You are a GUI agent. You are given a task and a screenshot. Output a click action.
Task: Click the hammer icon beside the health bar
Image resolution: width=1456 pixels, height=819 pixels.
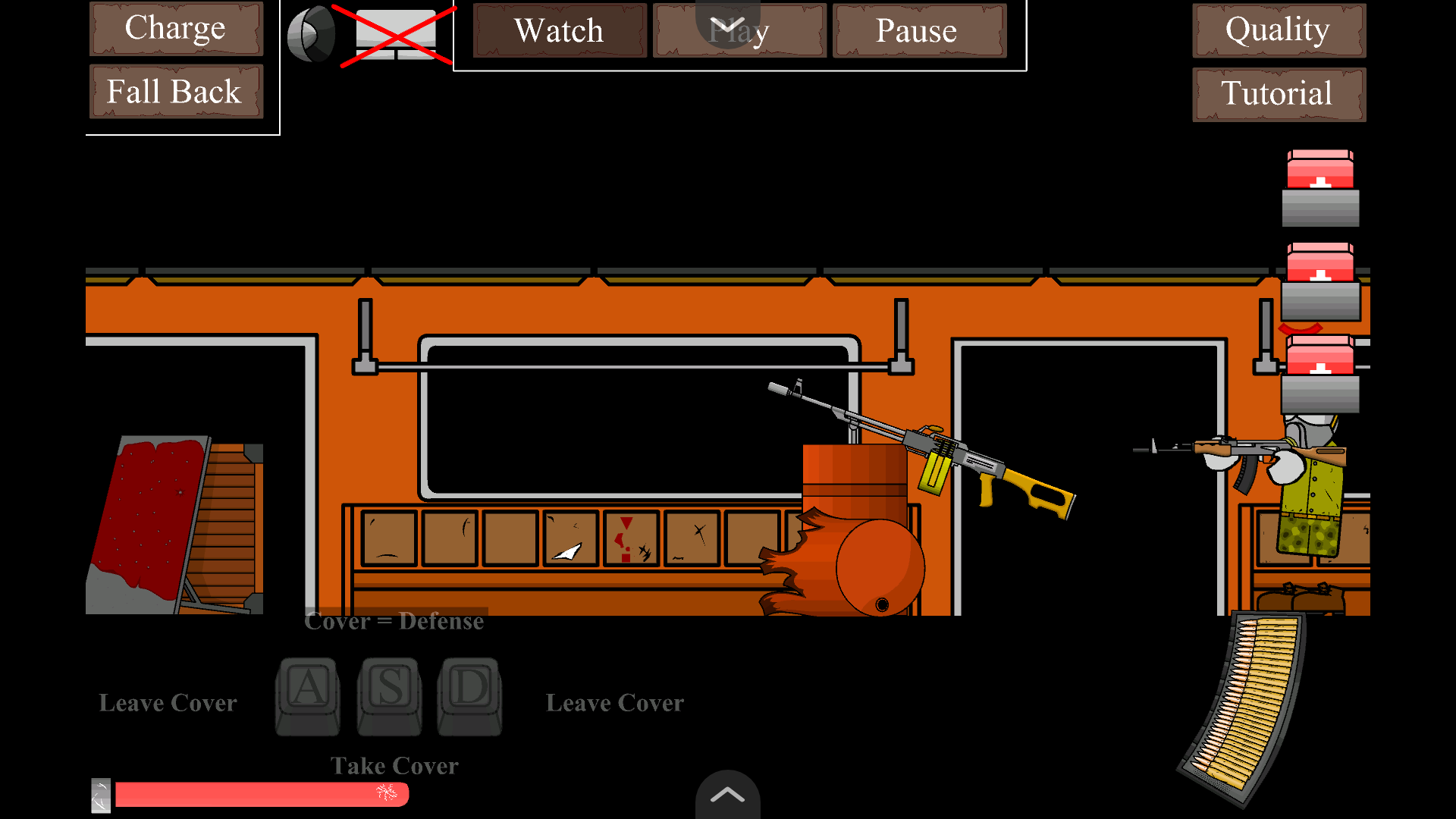(101, 795)
